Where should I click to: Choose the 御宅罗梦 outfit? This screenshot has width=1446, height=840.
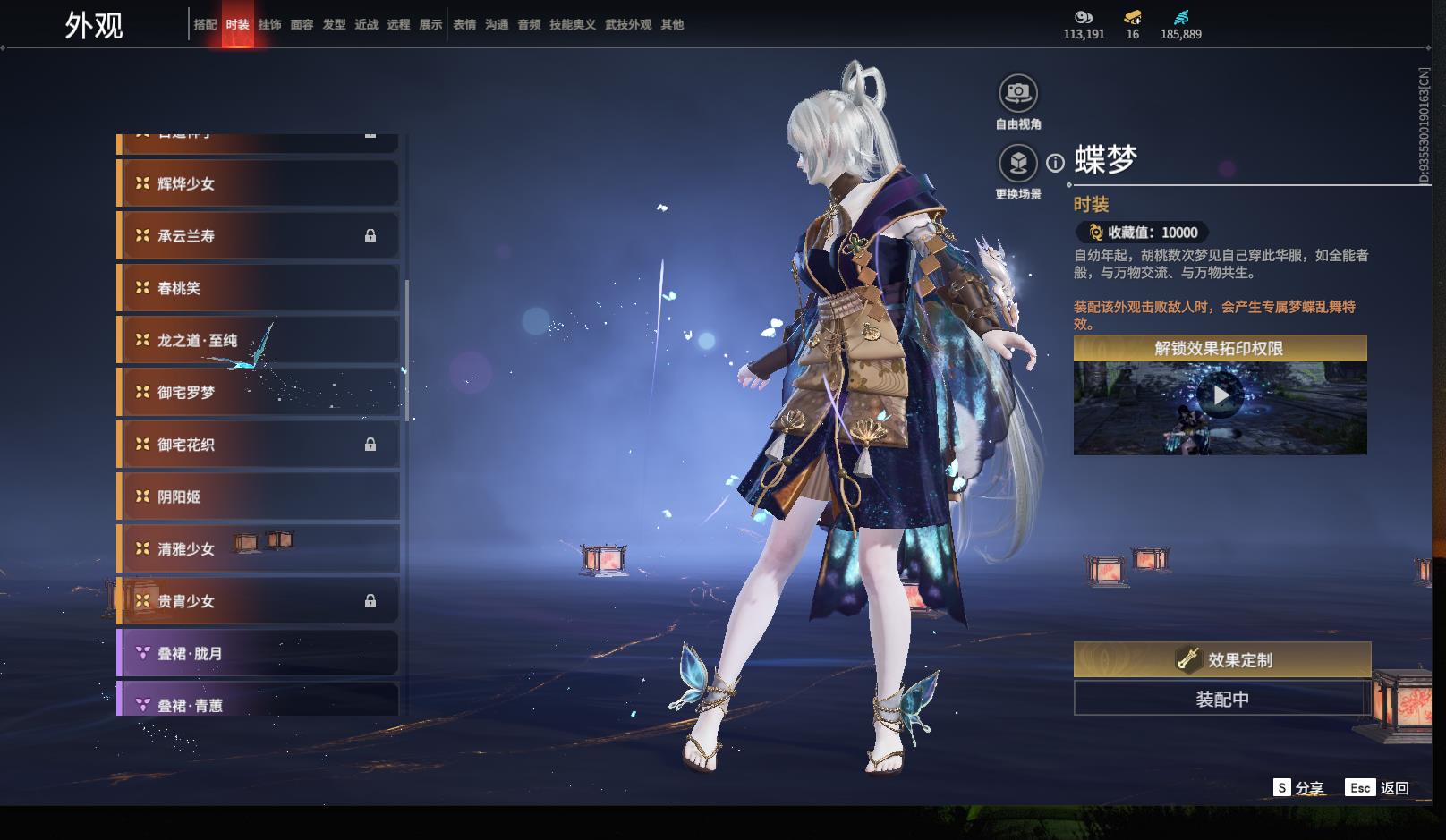258,392
